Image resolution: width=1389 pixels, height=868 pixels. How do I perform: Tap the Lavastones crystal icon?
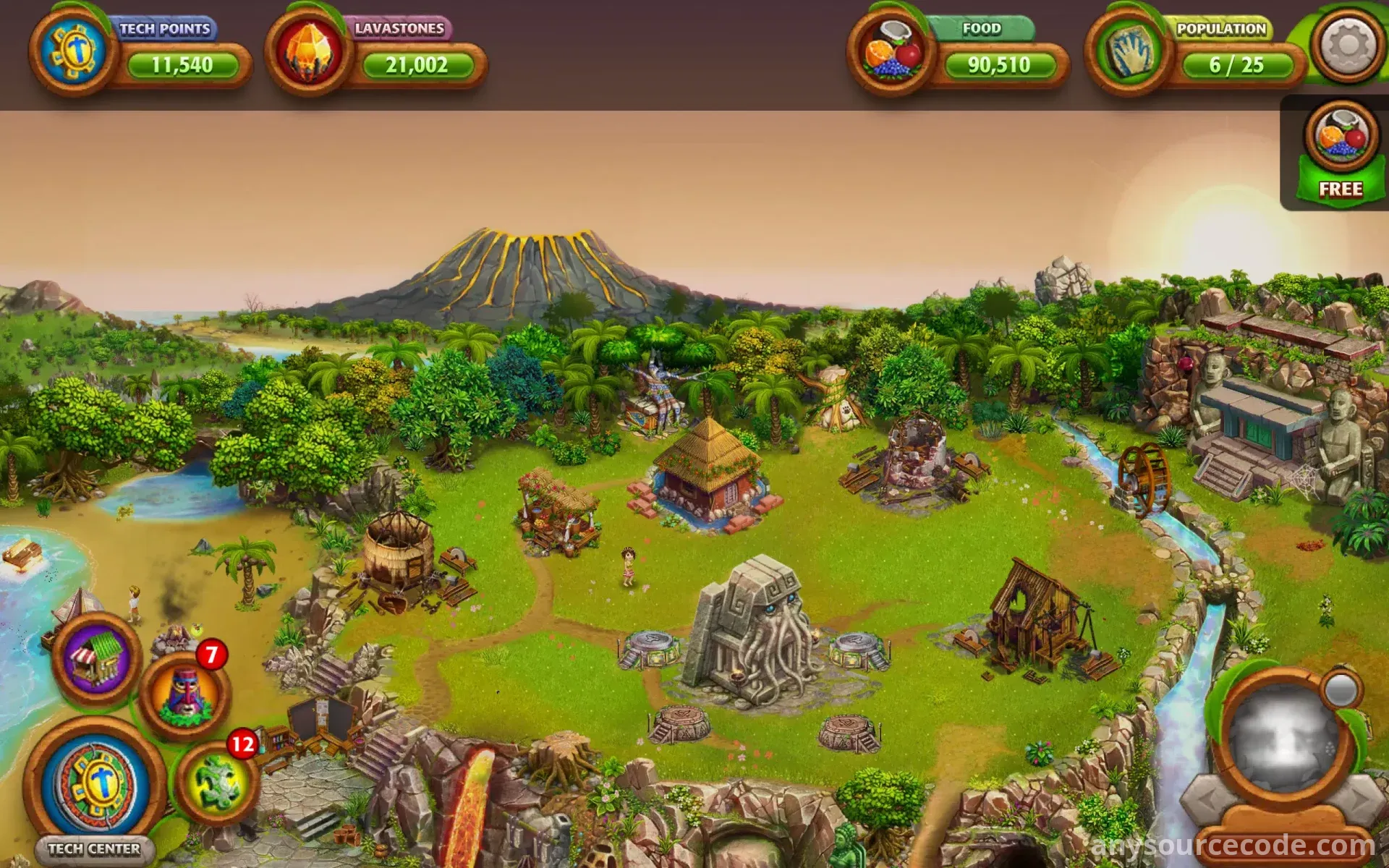pos(309,52)
